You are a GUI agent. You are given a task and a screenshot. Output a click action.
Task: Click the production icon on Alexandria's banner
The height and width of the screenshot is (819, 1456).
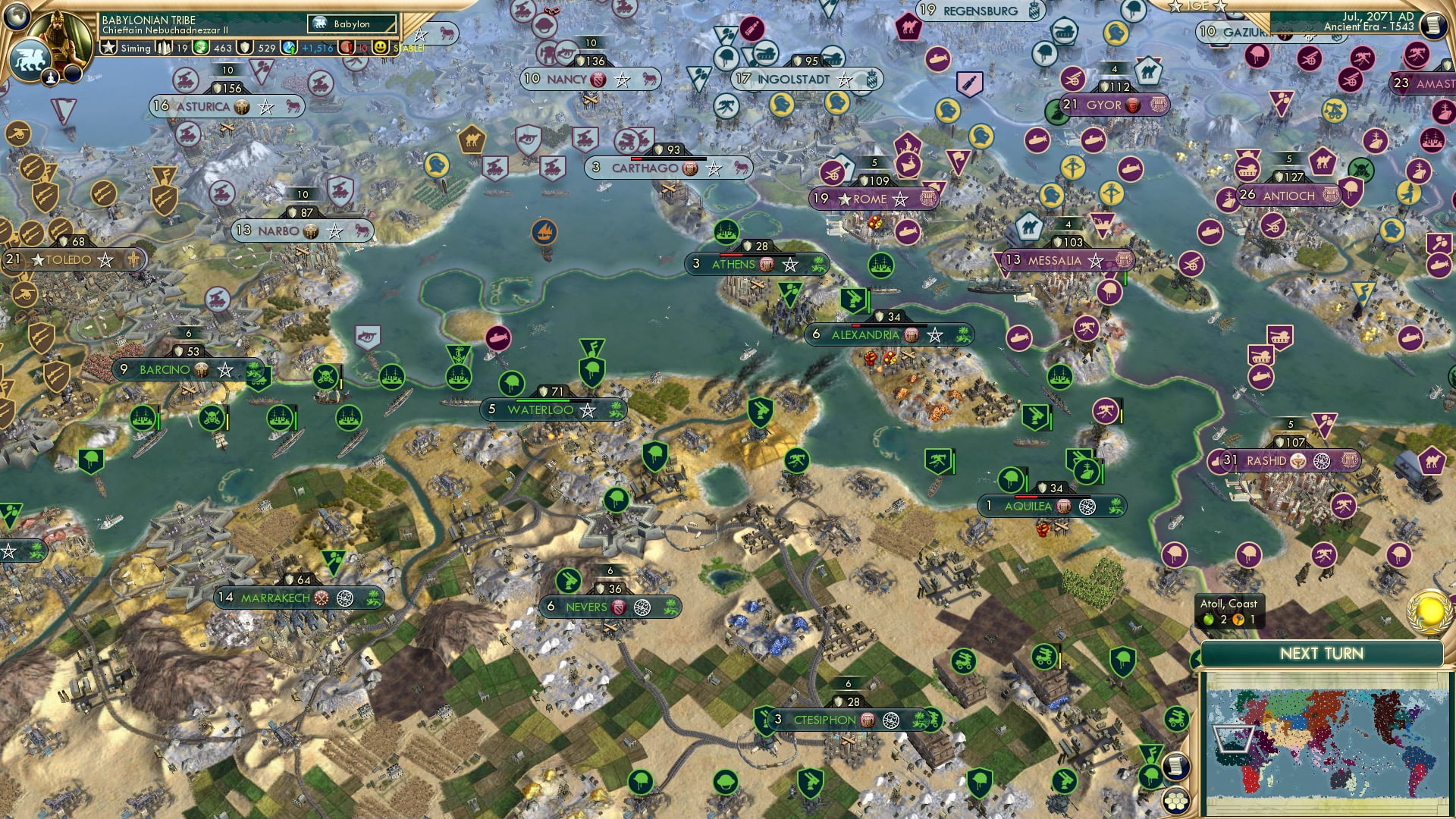(x=912, y=336)
